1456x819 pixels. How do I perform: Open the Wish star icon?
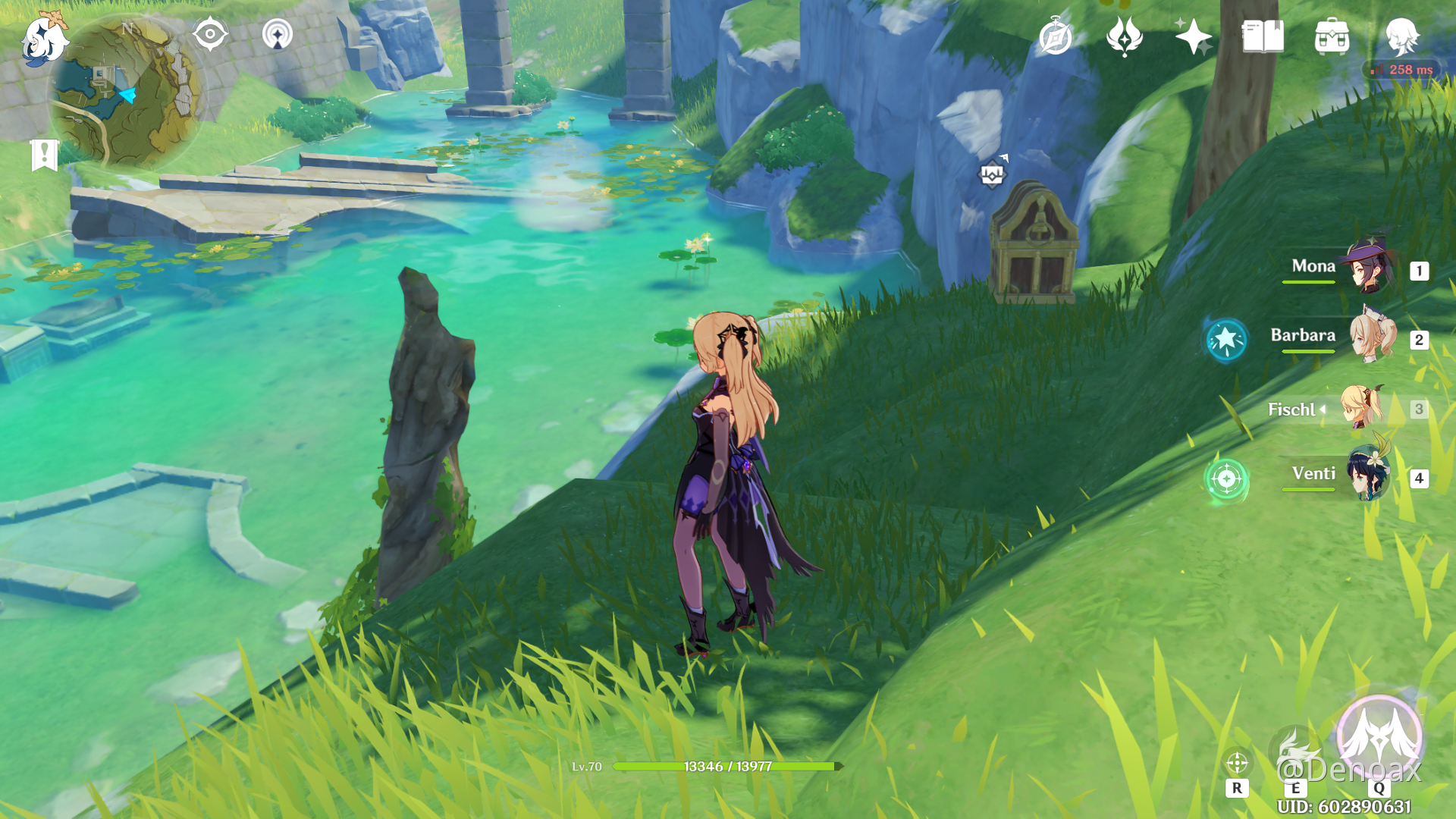pyautogui.click(x=1193, y=36)
